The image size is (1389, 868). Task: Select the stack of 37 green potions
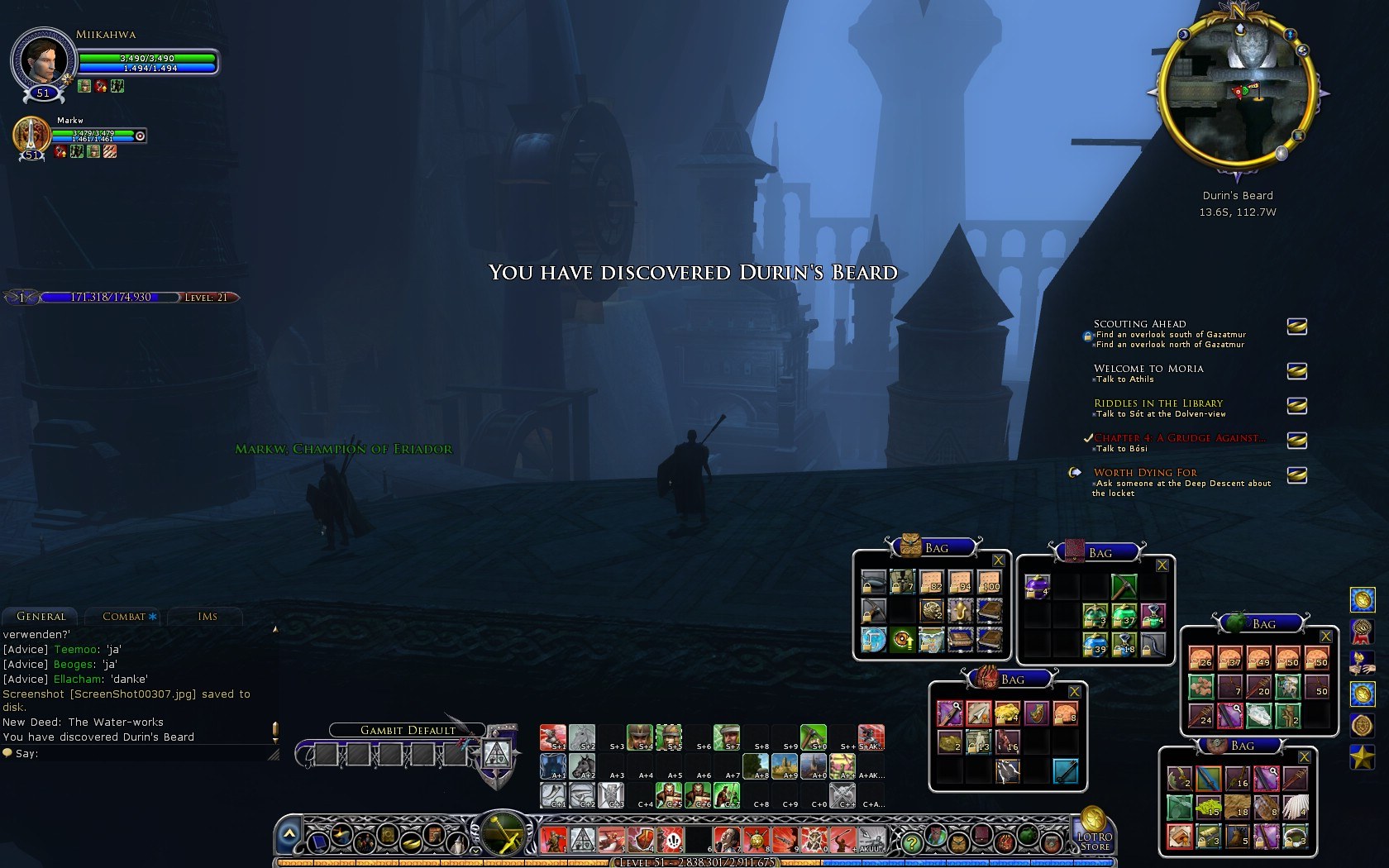tap(1123, 616)
